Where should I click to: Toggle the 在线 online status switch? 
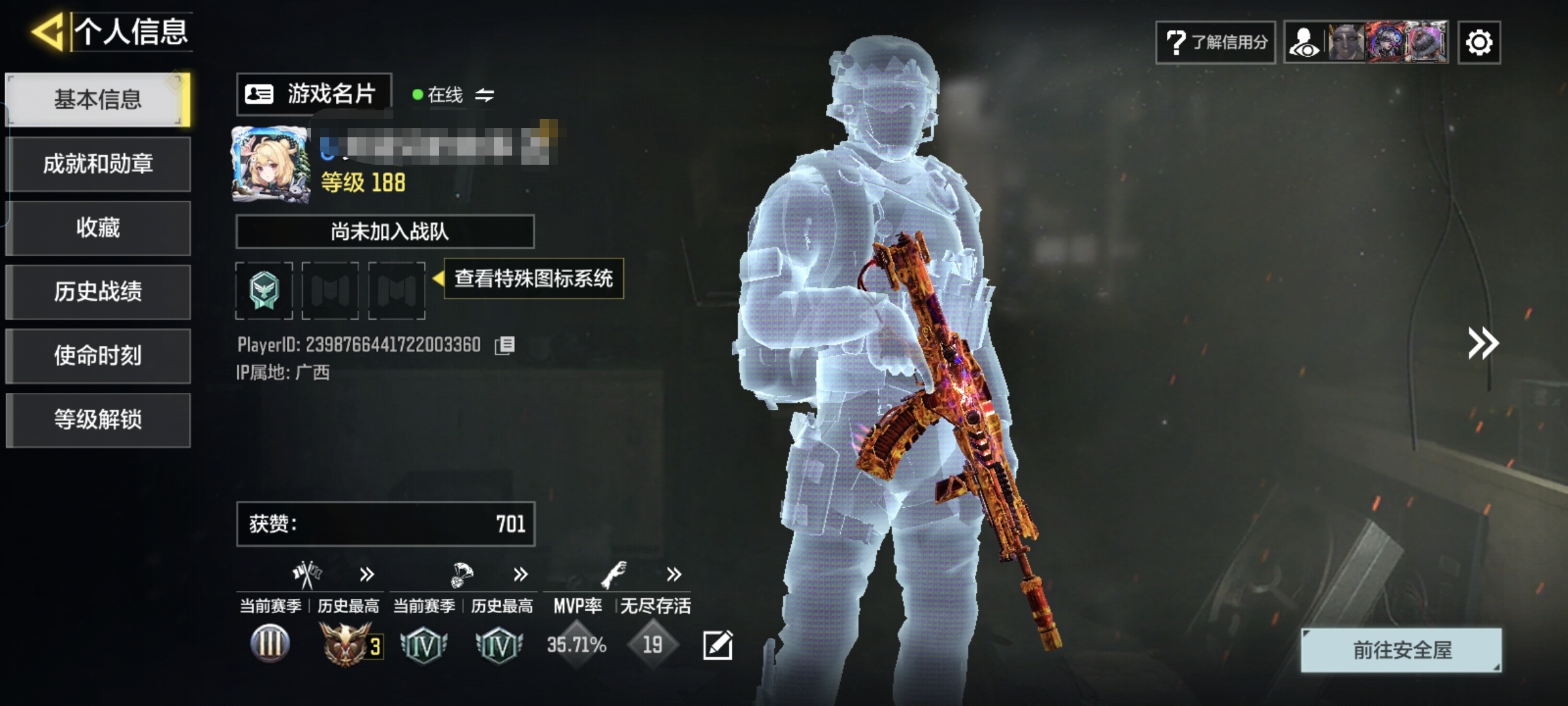pos(484,95)
